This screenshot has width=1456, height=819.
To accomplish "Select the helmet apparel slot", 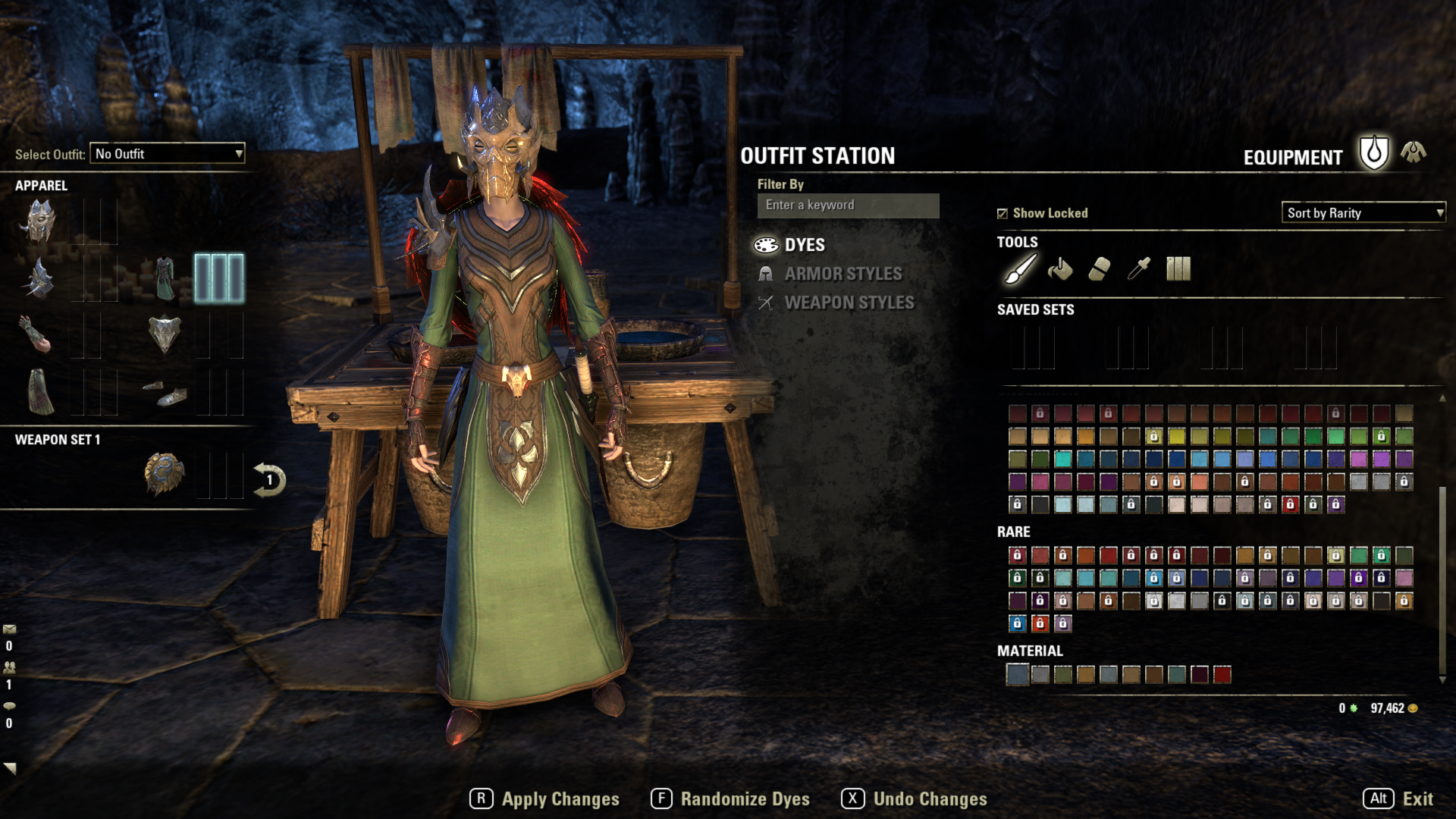I will [42, 222].
